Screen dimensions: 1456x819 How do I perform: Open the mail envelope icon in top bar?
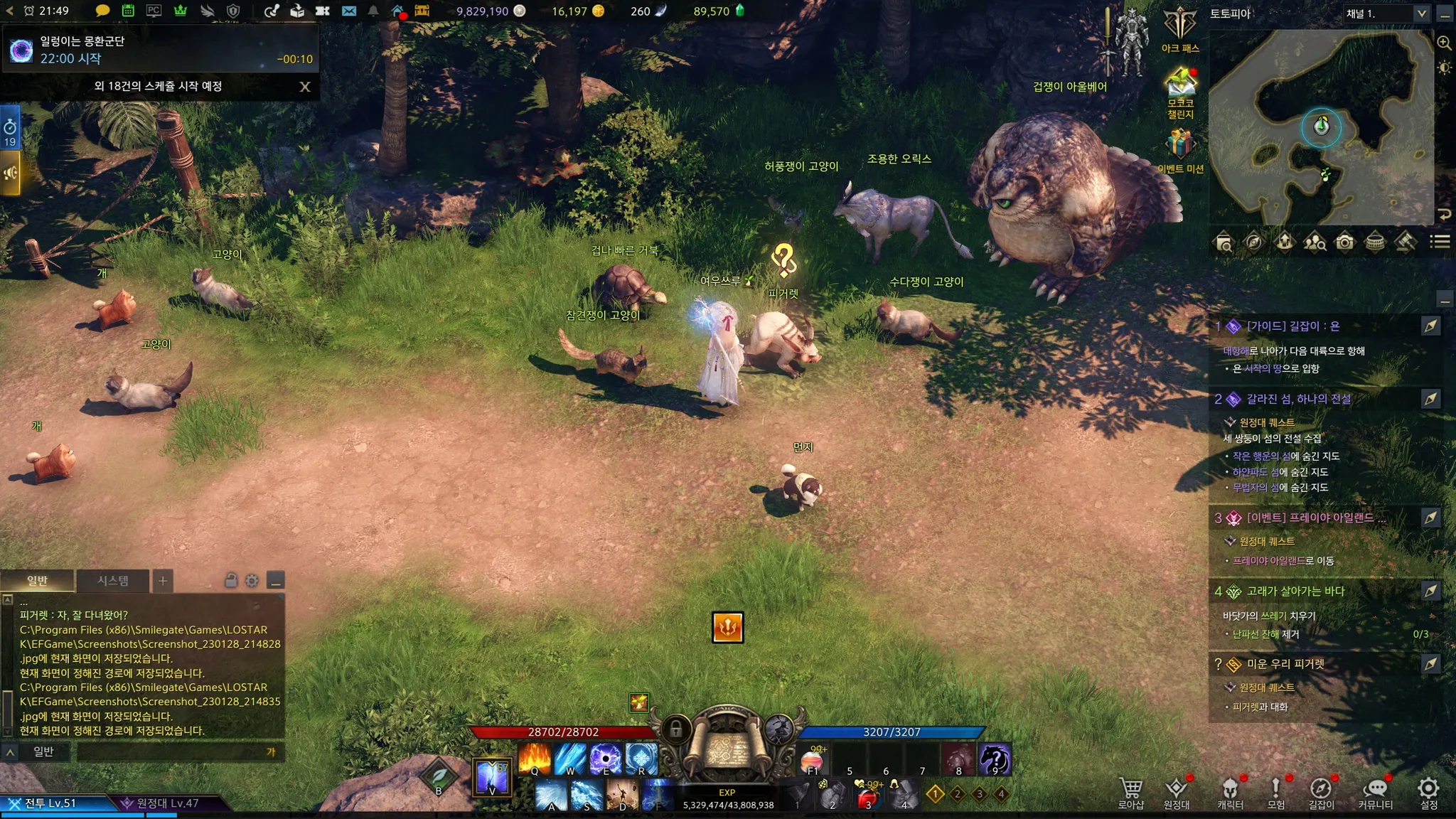[348, 11]
